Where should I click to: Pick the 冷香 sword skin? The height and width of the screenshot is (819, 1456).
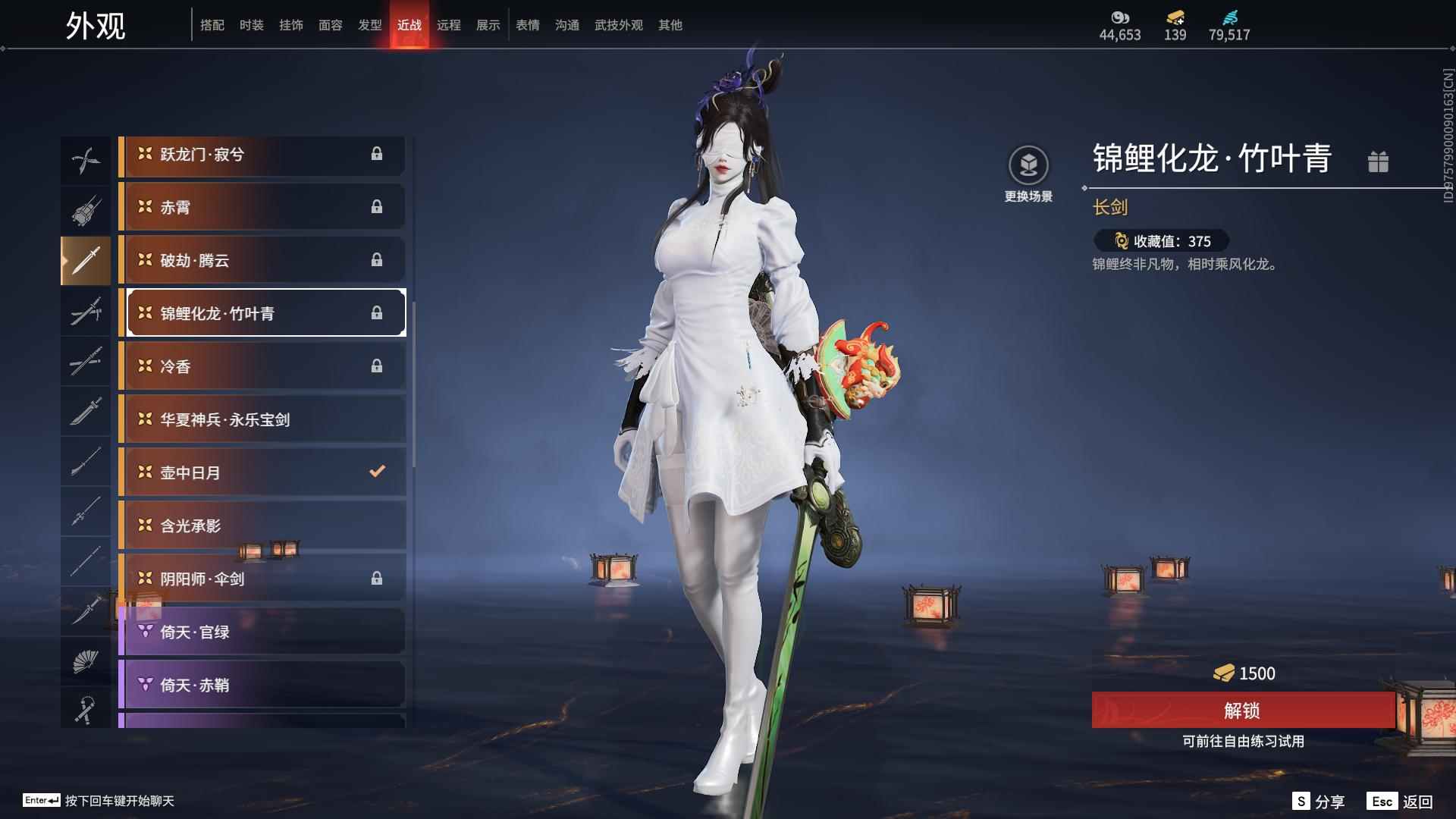[262, 366]
